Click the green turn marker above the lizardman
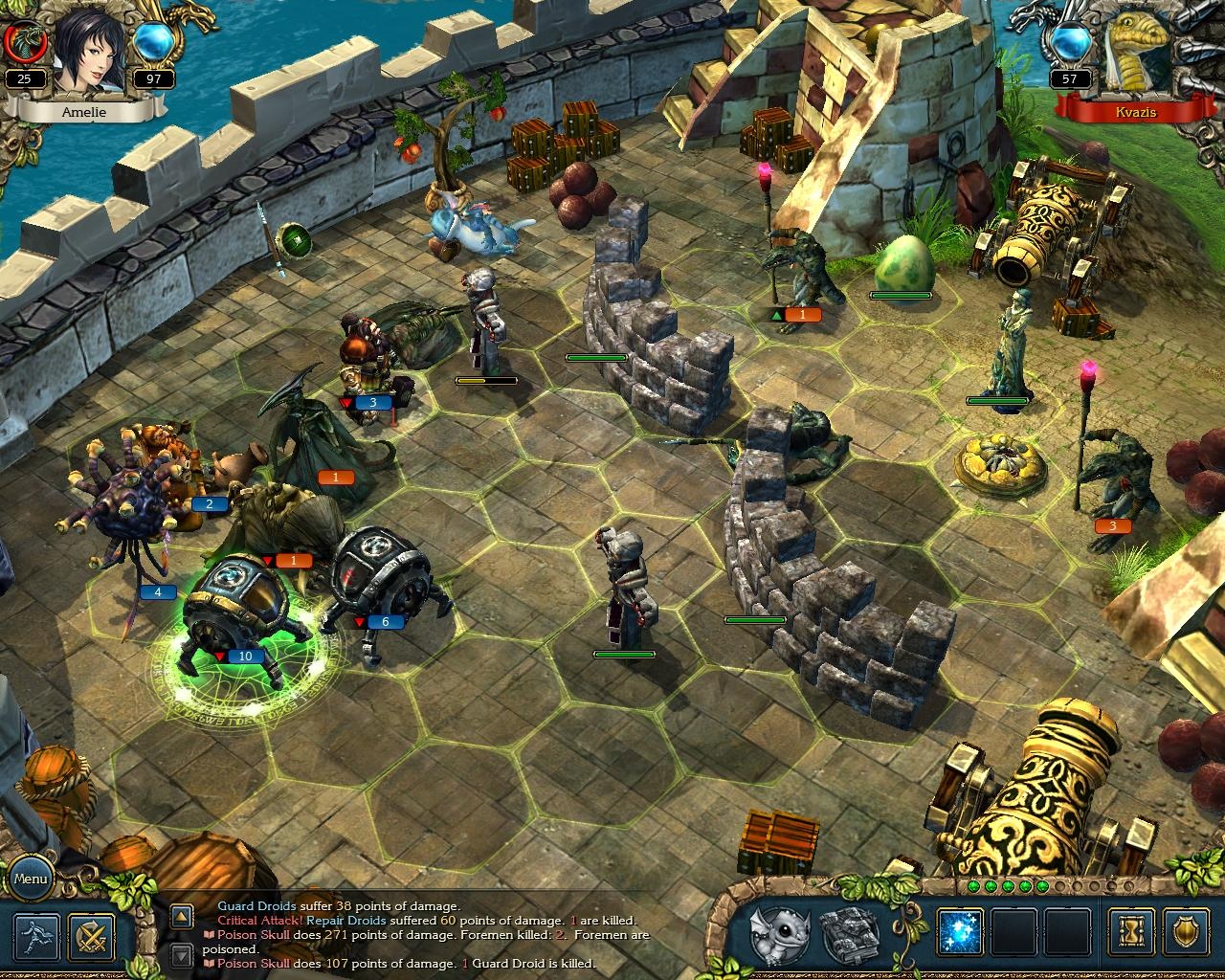Viewport: 1225px width, 980px height. coord(777,313)
